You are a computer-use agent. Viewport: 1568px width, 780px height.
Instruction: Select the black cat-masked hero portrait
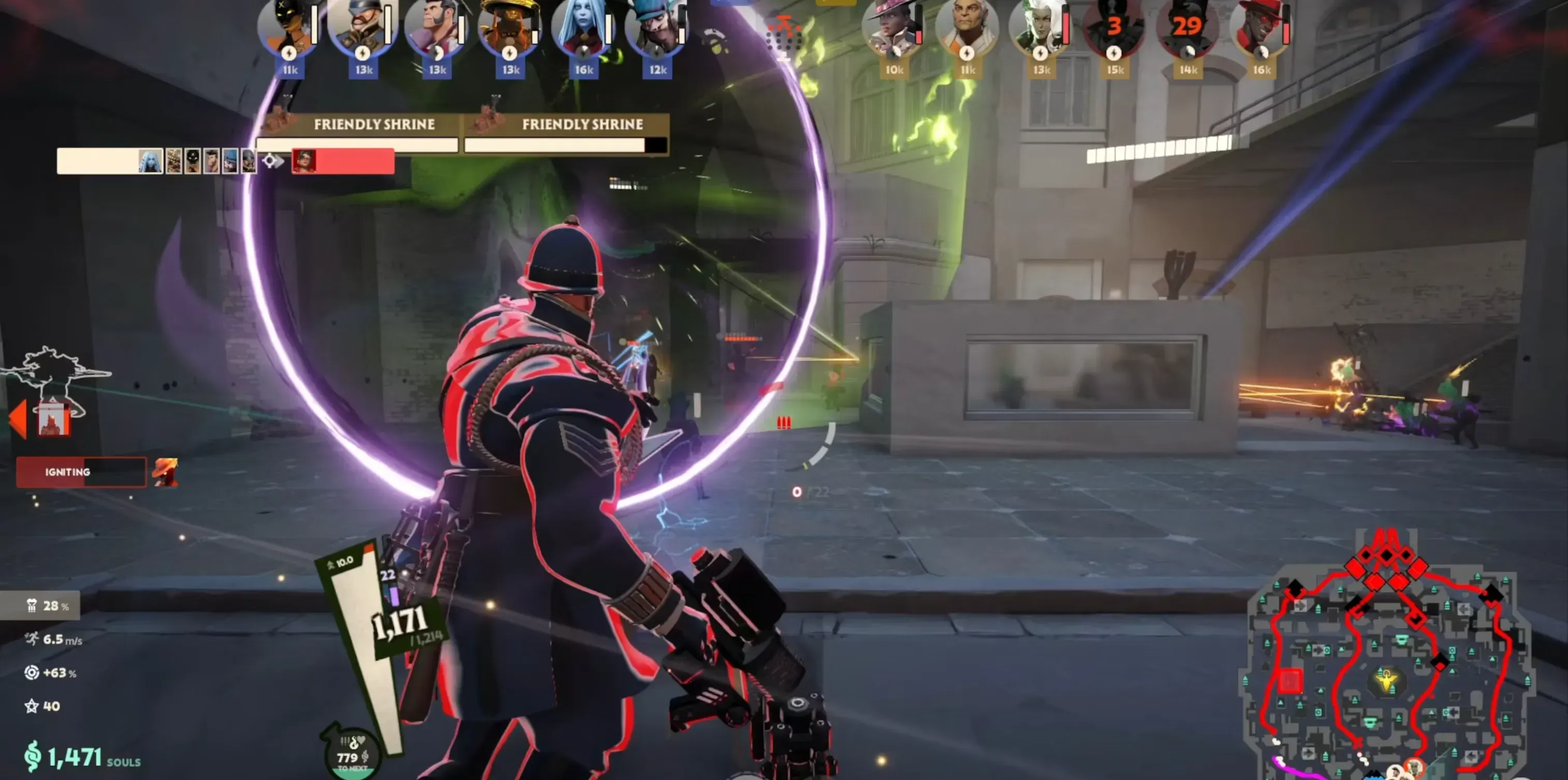[x=286, y=27]
